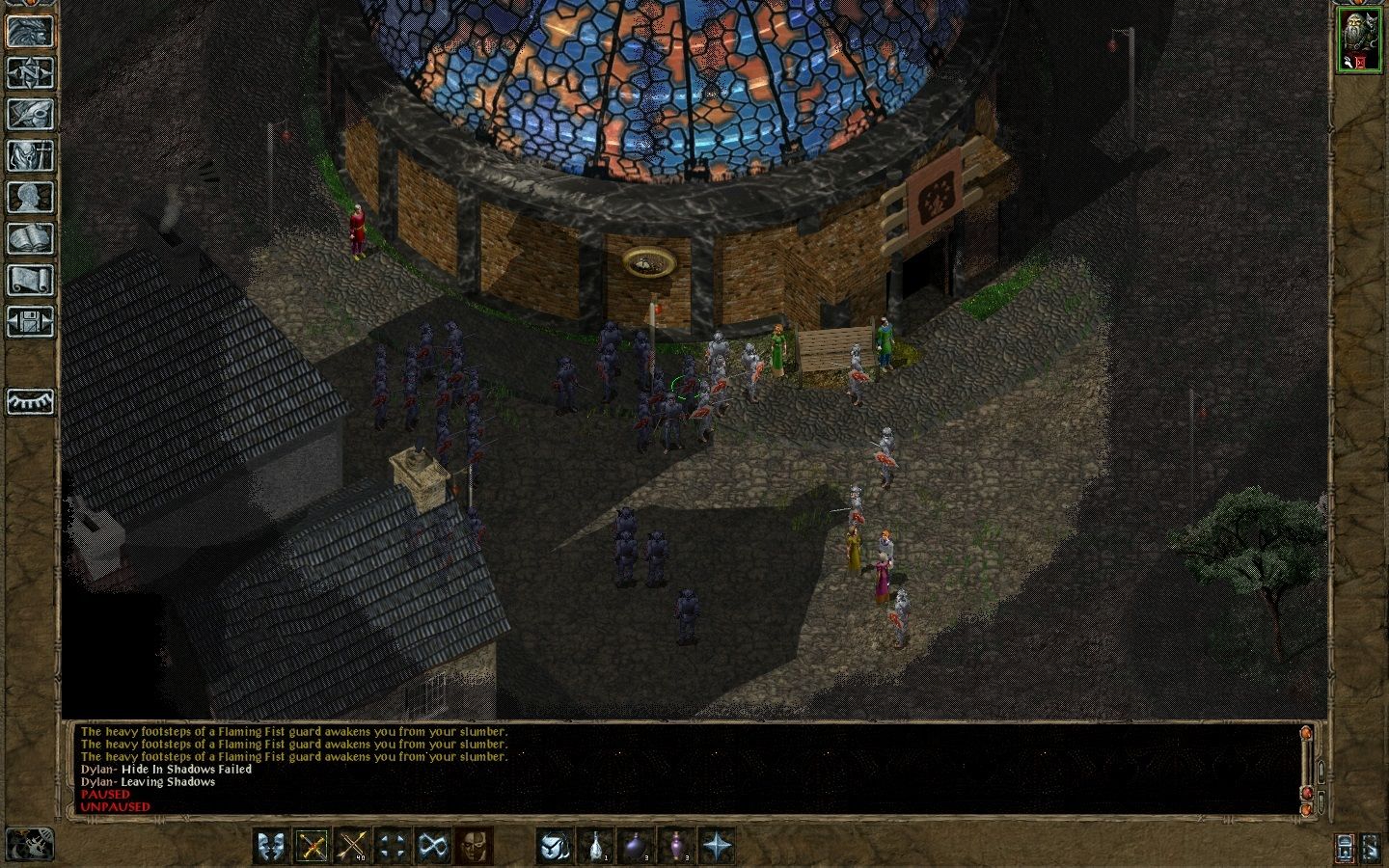Open the mage spellbook
1389x868 pixels.
pos(30,238)
